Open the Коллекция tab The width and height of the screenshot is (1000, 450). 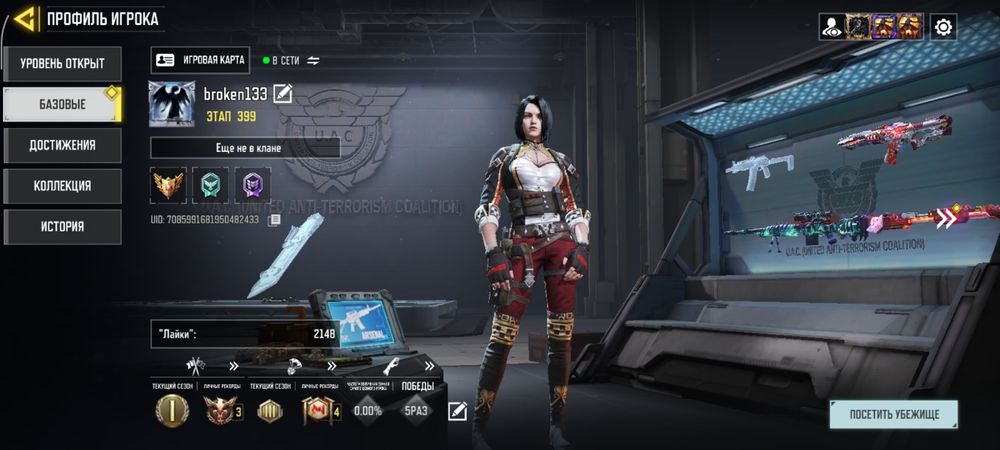[61, 185]
